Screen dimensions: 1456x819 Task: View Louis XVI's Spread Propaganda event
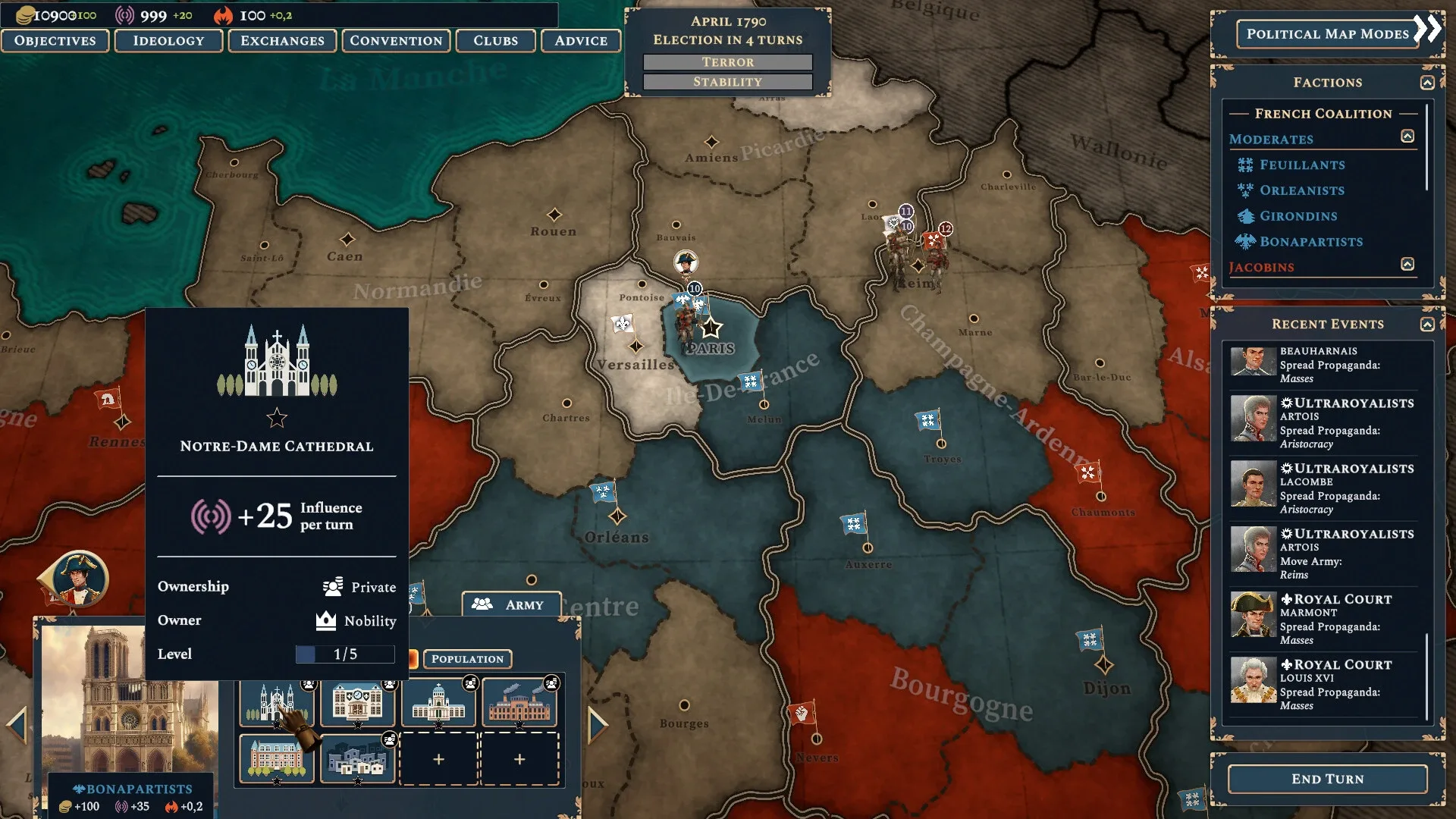pos(1323,685)
